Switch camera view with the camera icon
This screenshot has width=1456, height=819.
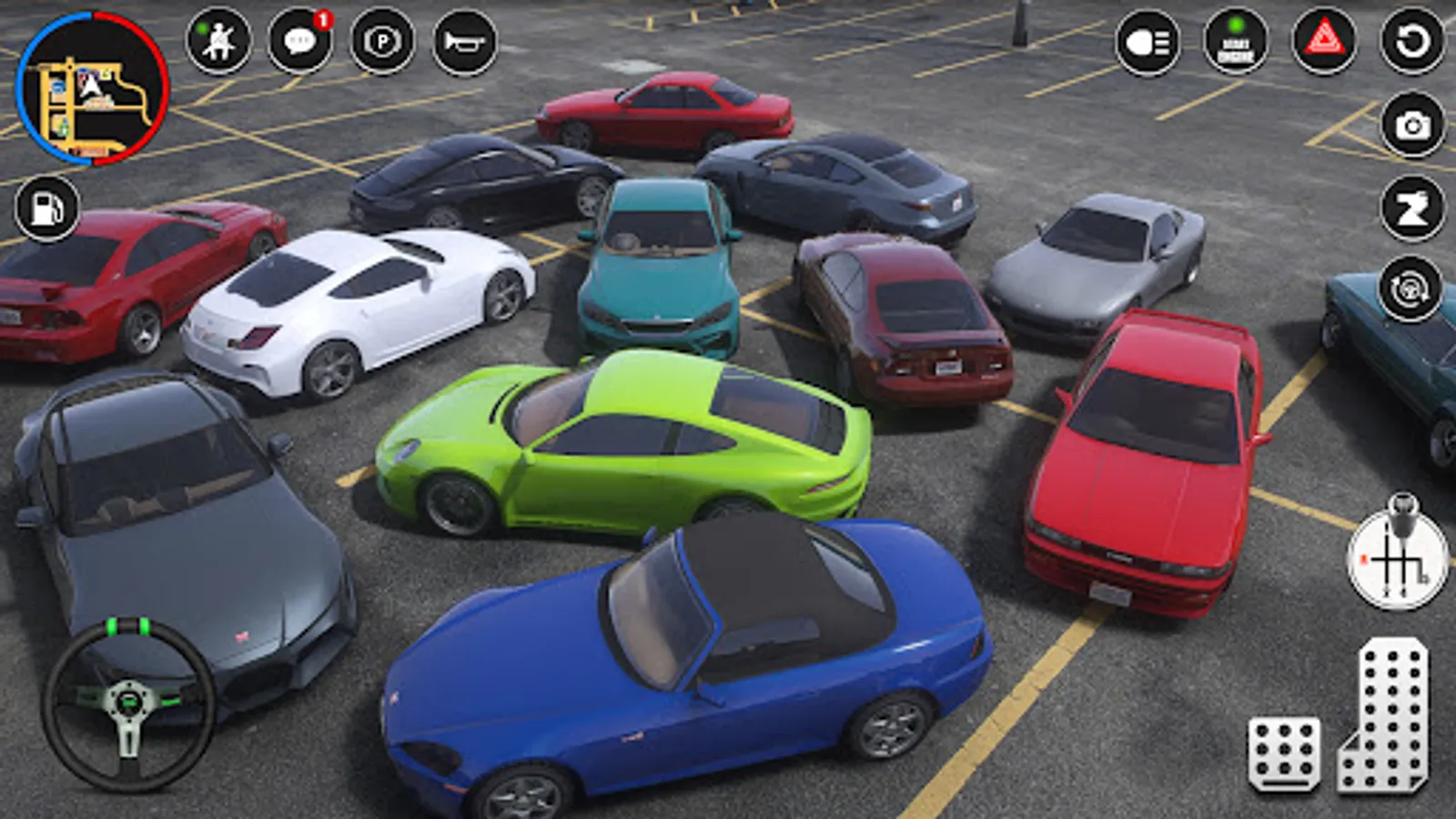coord(1412,125)
